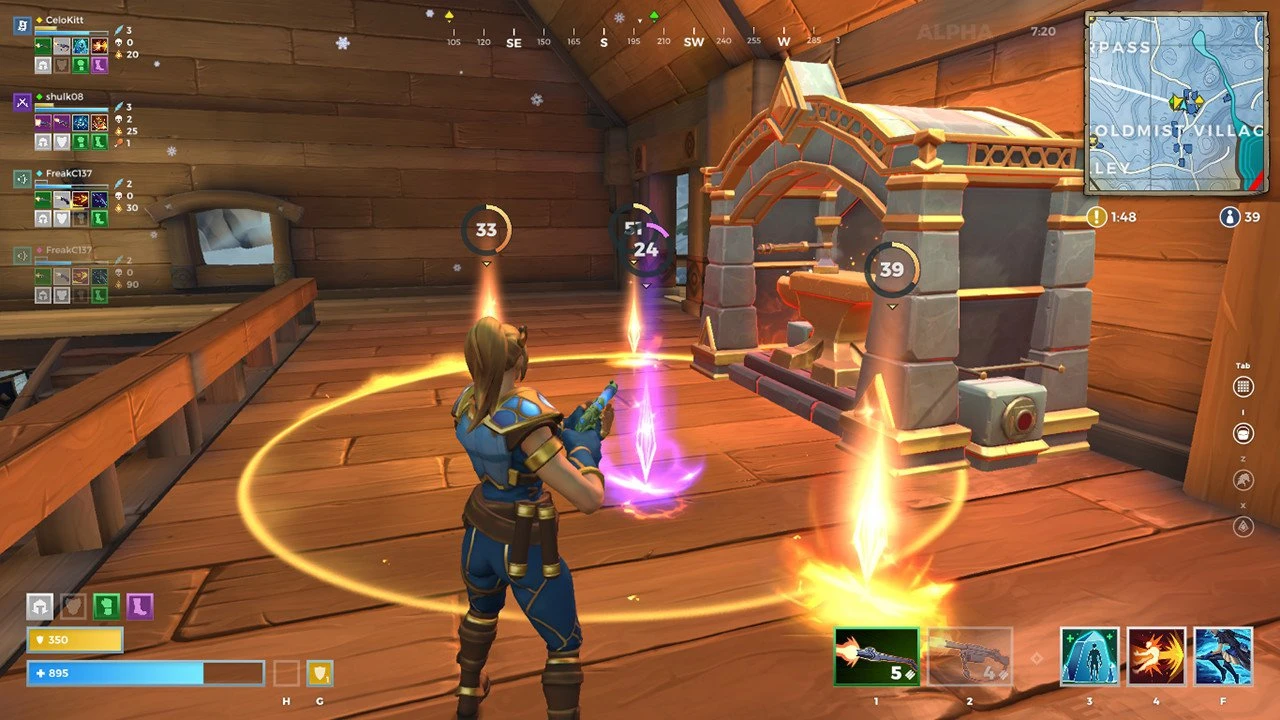The width and height of the screenshot is (1280, 720).
Task: Expand the map using the Tab grid icon
Action: click(x=1243, y=386)
